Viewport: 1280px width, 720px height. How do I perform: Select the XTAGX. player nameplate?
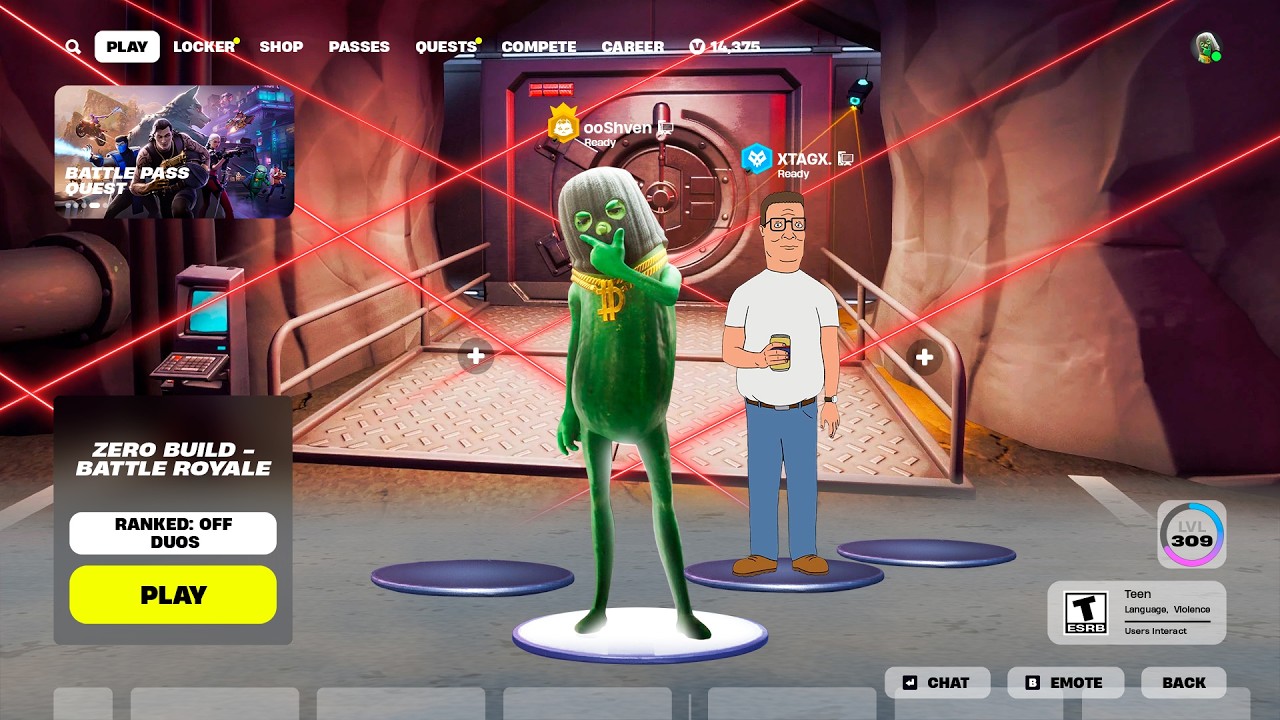(x=797, y=159)
